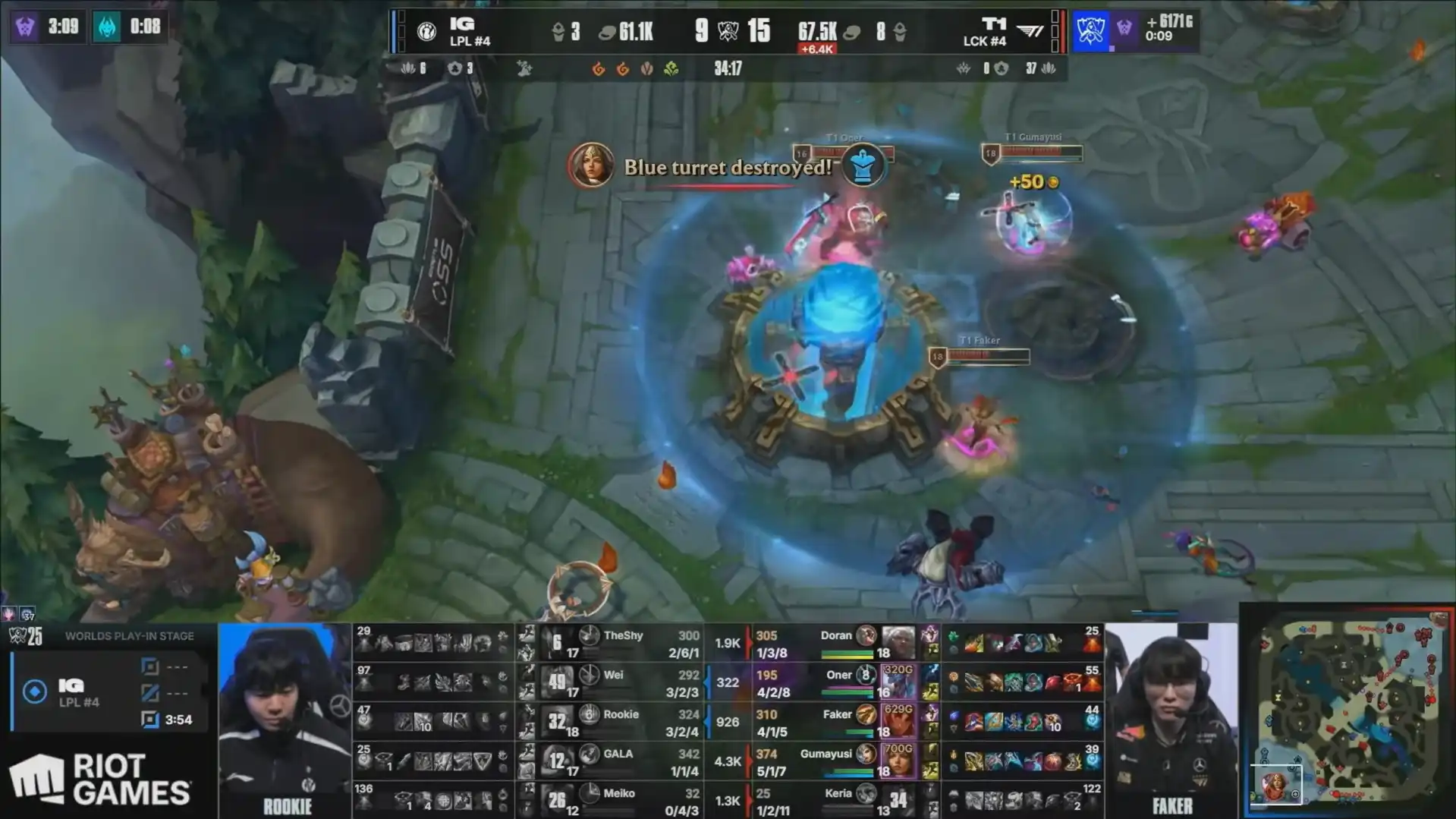Click Faker's champion portrait in scoreboard
Viewport: 1456px width, 819px height.
[x=898, y=722]
